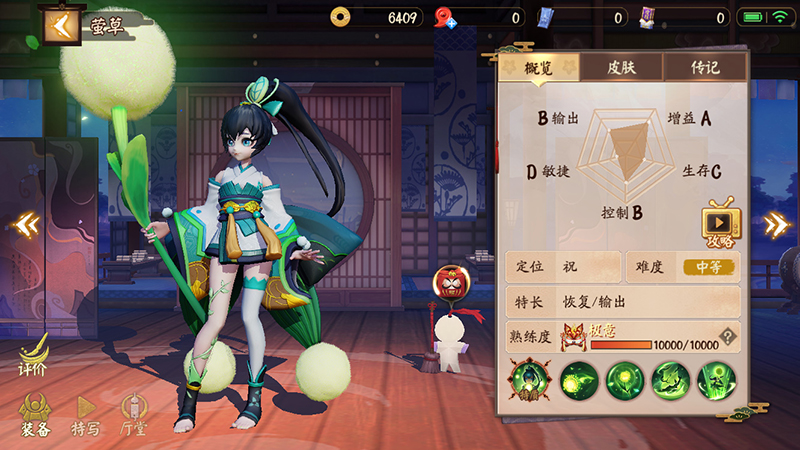The width and height of the screenshot is (800, 450).
Task: Open the 装备 equipment helmet icon
Action: pos(35,412)
